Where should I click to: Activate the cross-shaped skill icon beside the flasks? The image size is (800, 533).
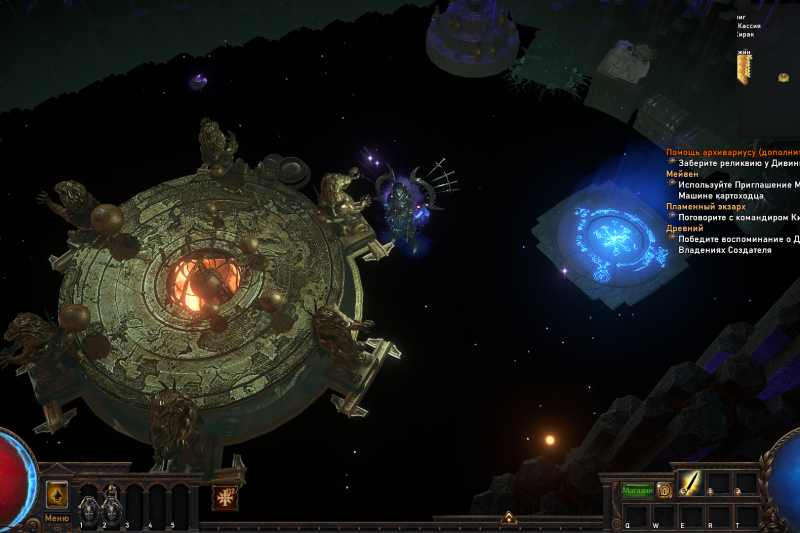click(225, 497)
